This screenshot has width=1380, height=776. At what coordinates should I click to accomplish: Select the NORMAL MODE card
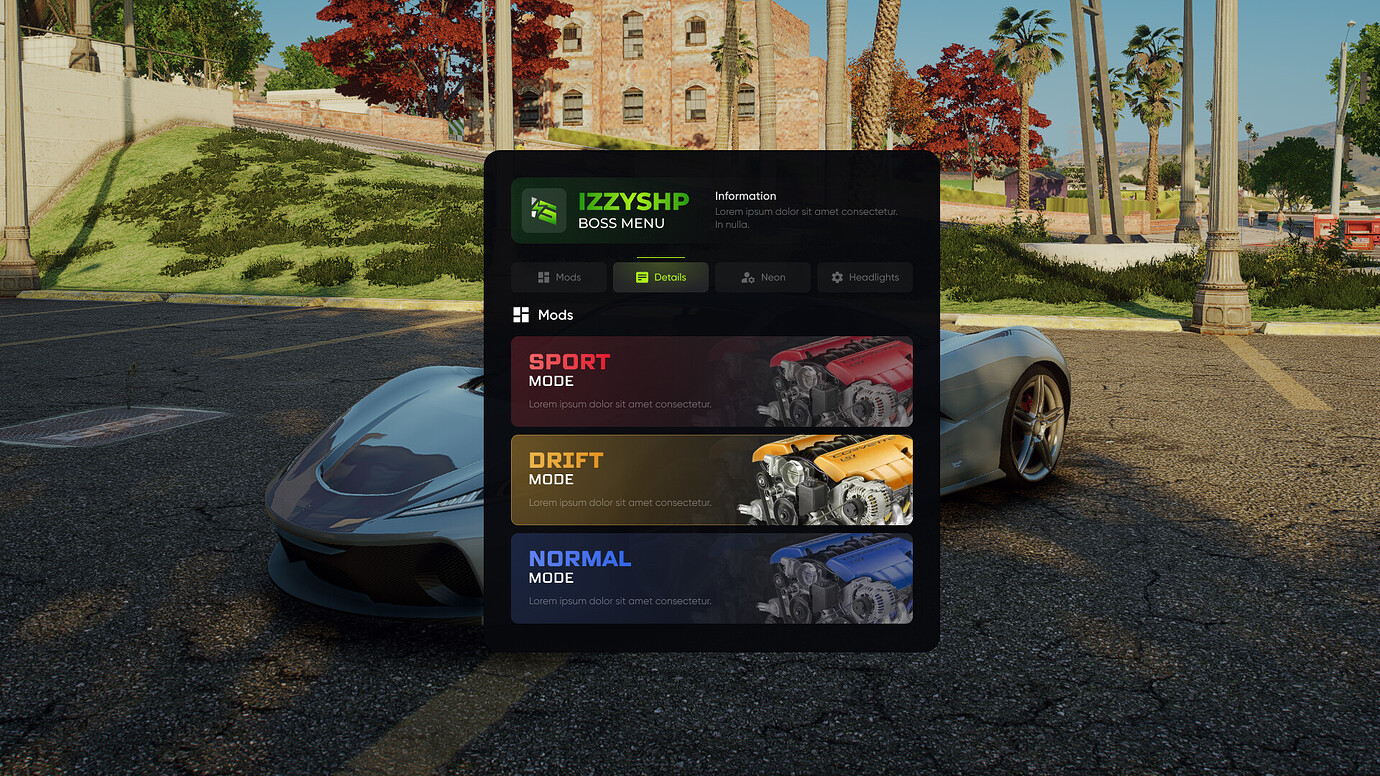pos(712,578)
